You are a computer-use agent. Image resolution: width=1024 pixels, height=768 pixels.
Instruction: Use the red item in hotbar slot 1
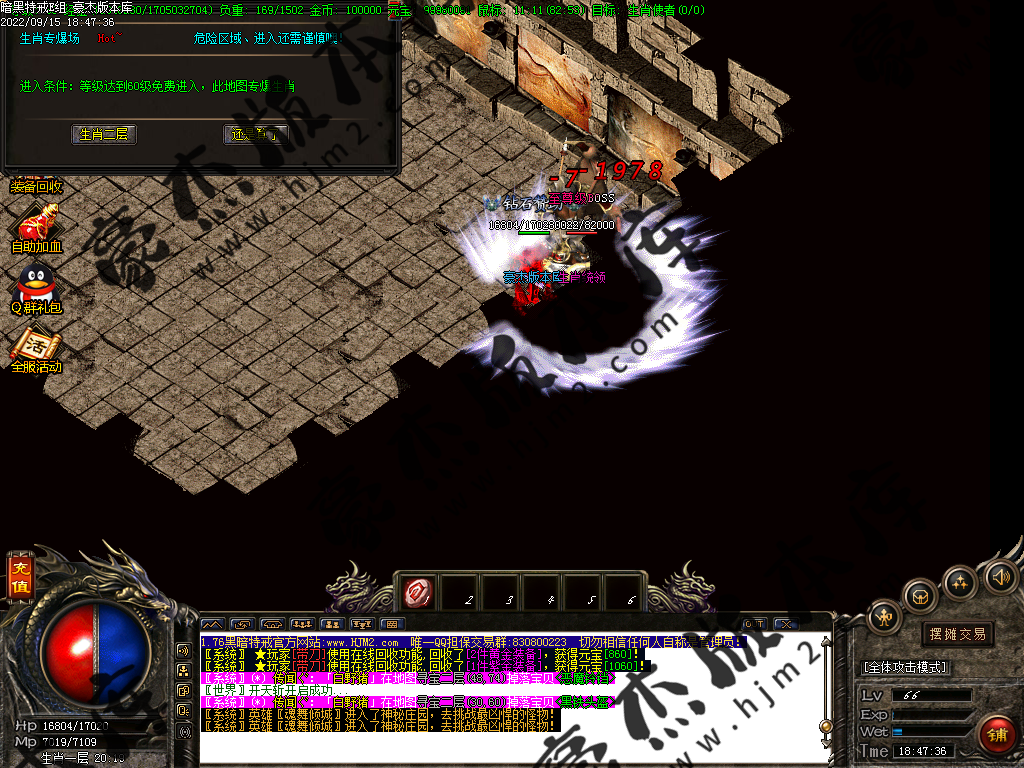pos(416,594)
